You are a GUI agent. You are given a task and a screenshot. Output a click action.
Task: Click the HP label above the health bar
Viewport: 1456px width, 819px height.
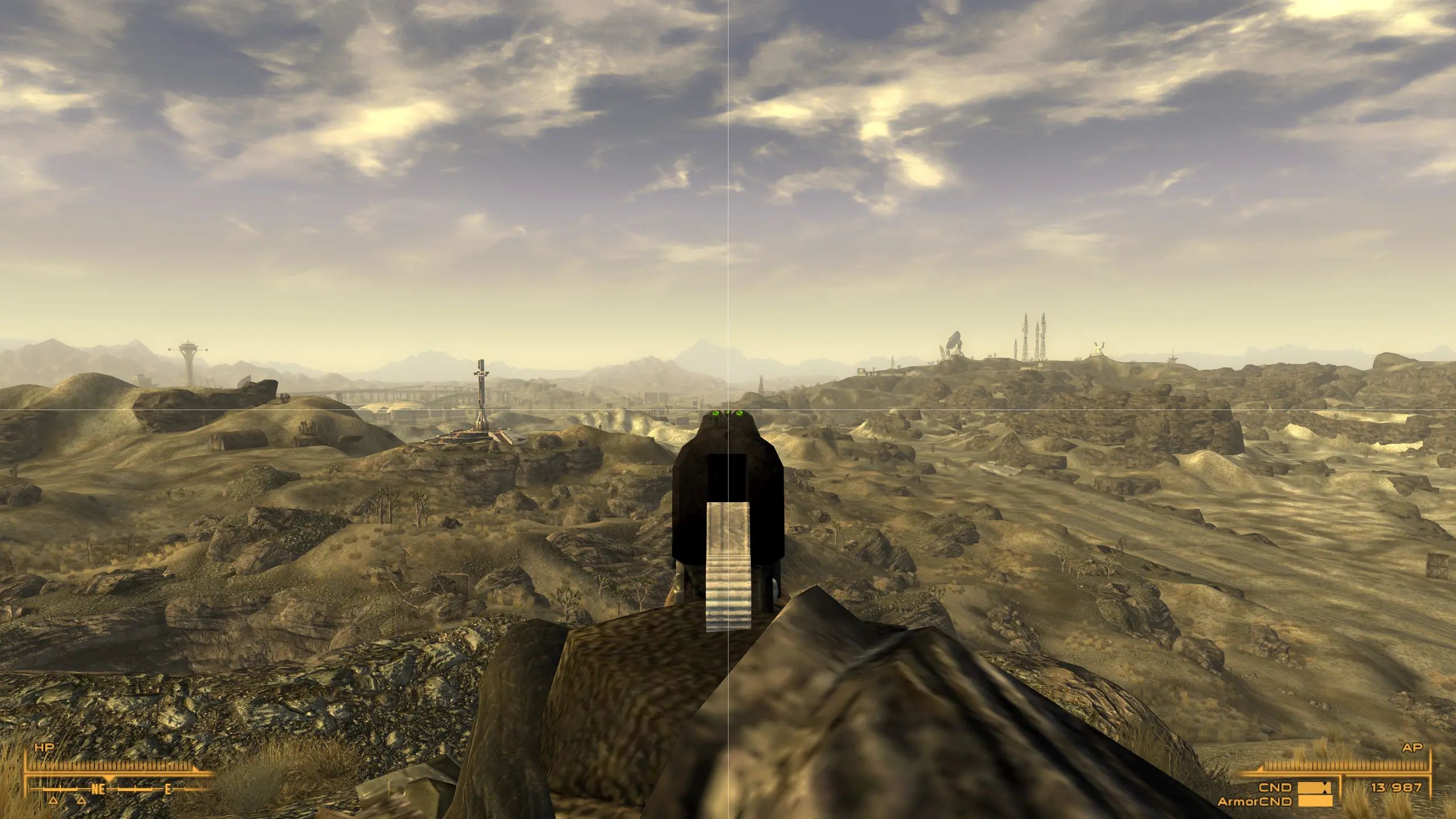(x=45, y=746)
